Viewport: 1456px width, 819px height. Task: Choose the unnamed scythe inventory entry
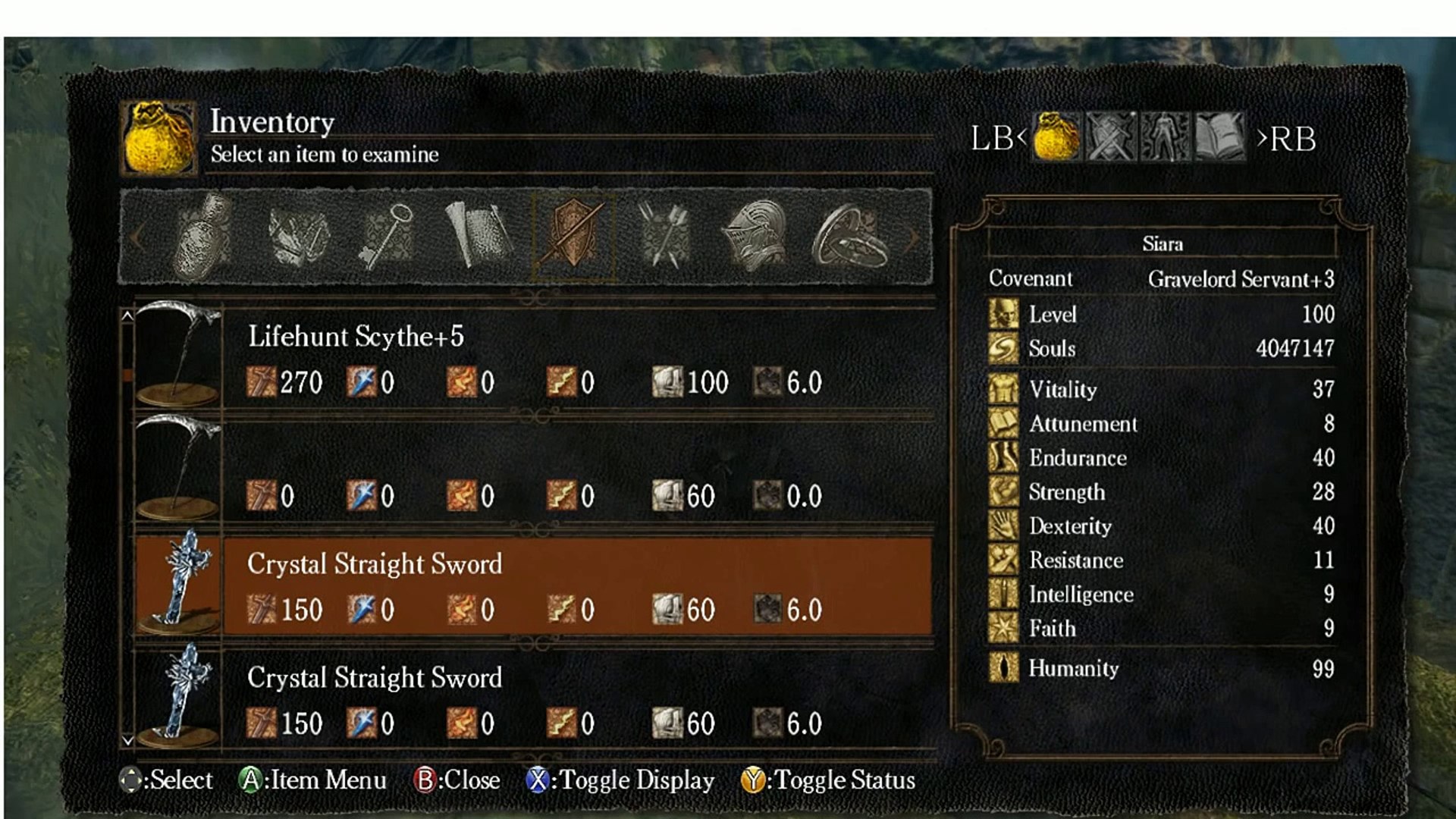click(531, 470)
